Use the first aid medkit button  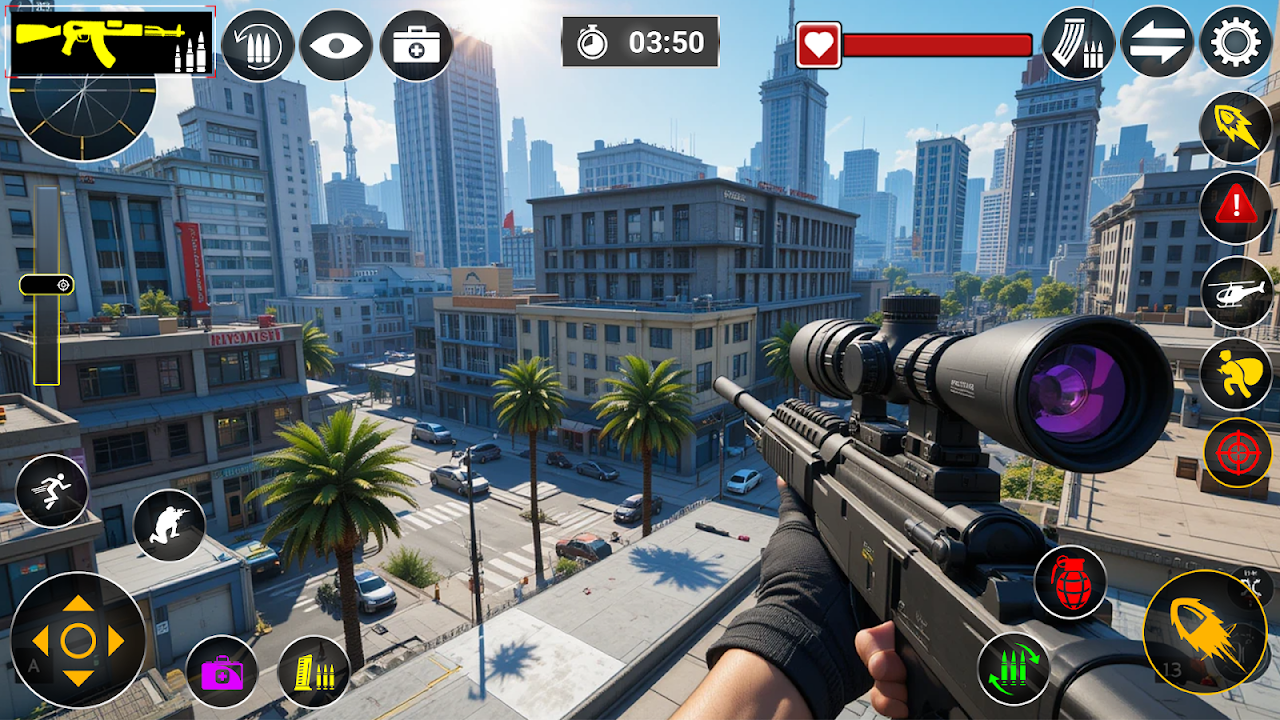click(416, 45)
